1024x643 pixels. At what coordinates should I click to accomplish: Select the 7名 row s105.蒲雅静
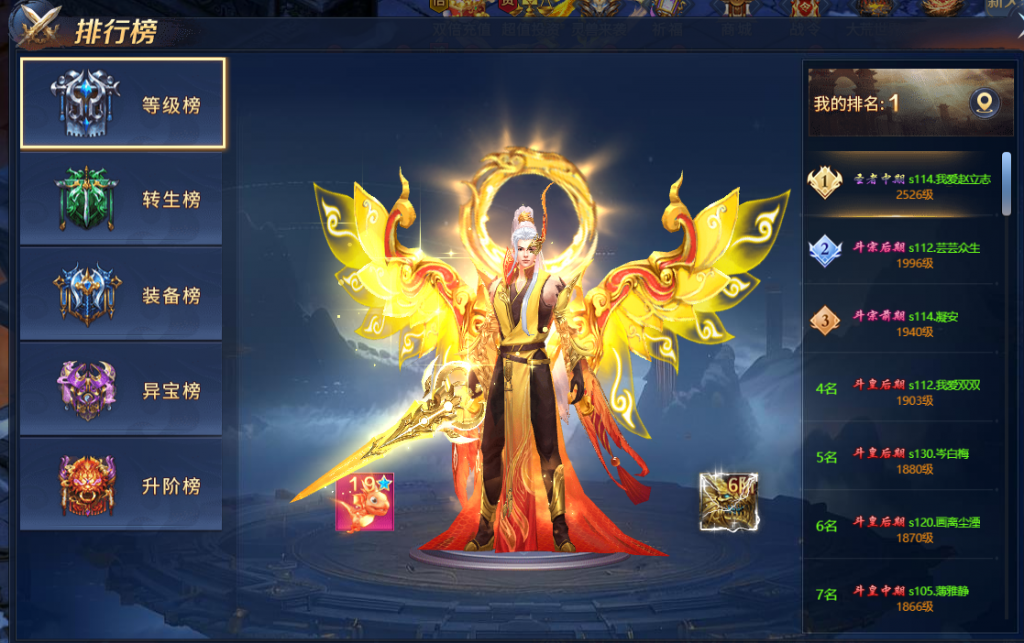click(905, 596)
